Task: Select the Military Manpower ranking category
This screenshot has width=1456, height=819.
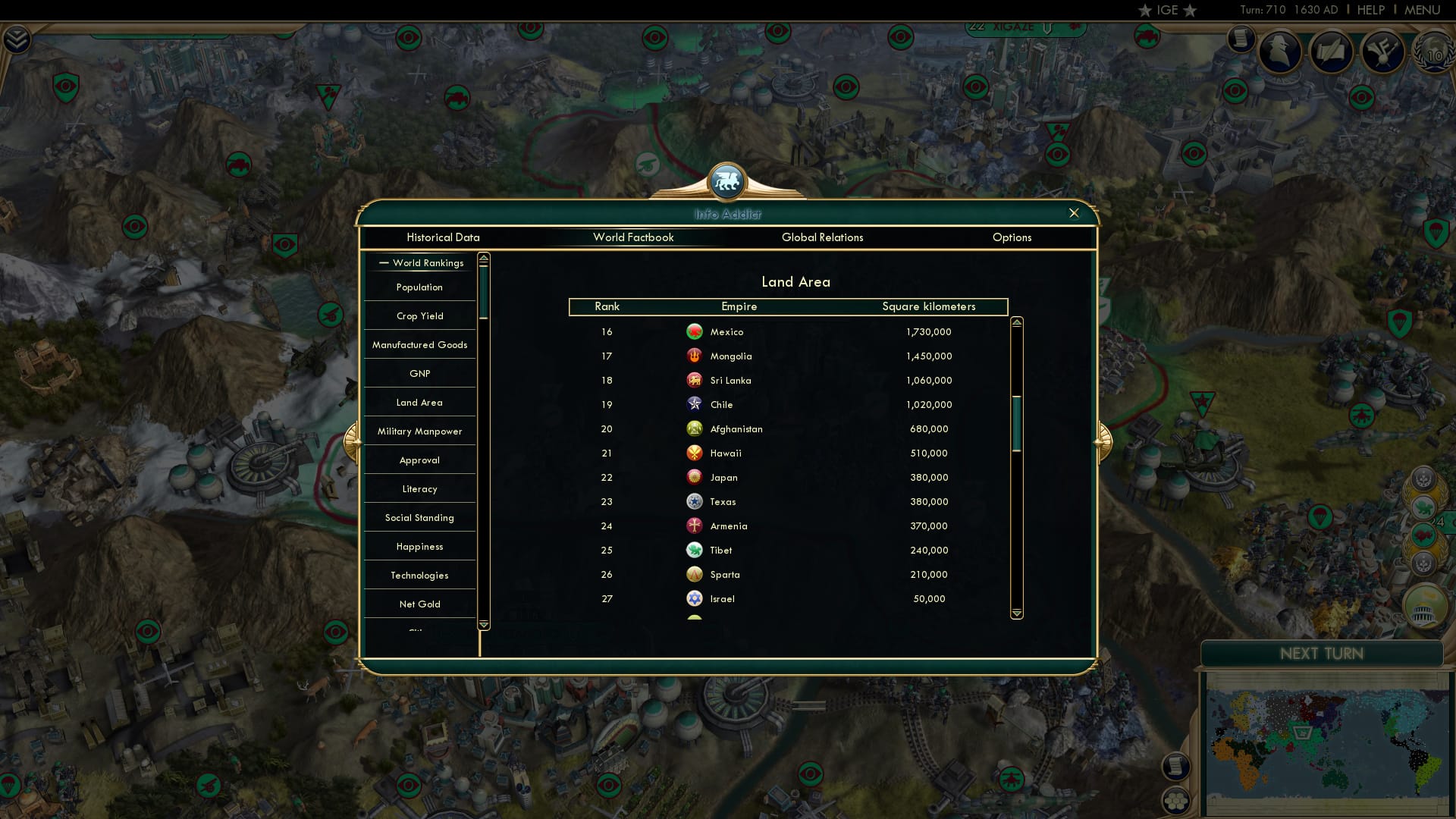Action: click(x=419, y=431)
